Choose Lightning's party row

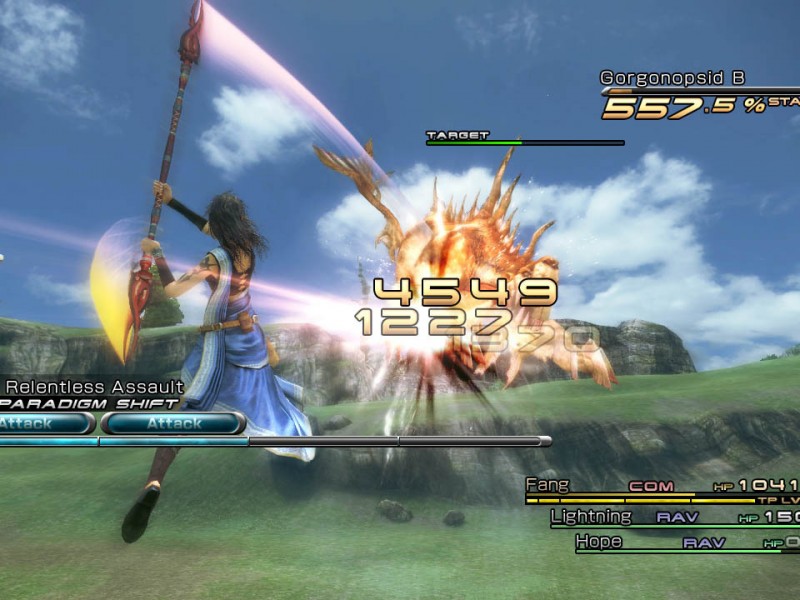tap(592, 517)
